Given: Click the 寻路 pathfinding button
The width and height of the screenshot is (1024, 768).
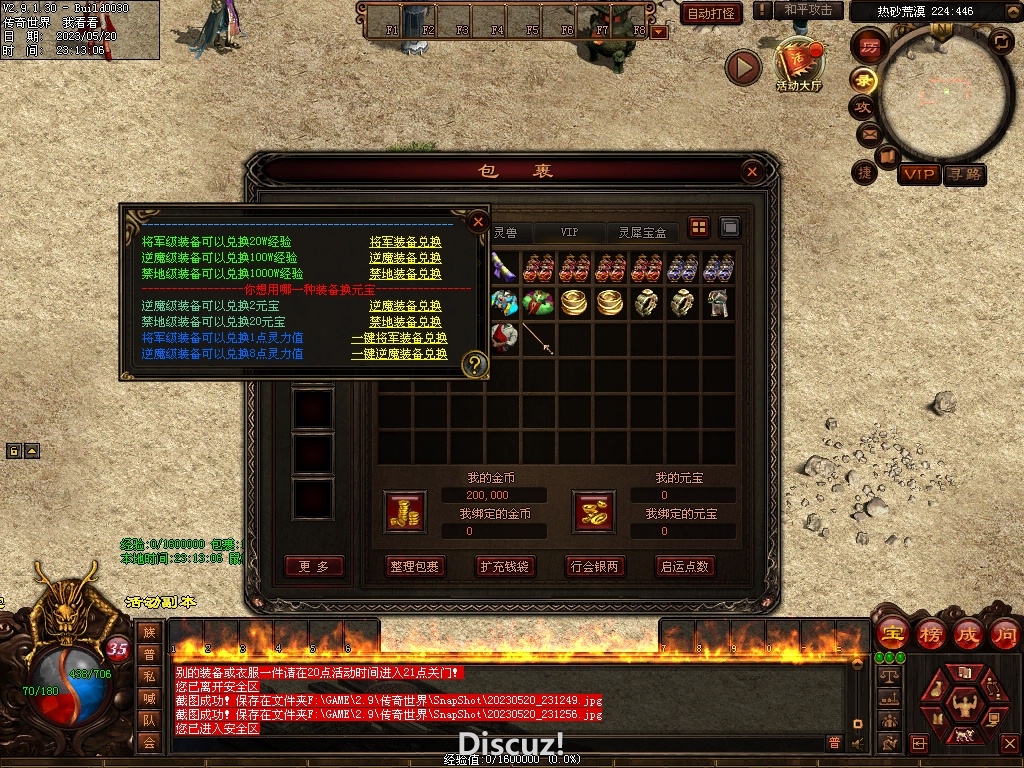Looking at the screenshot, I should click(x=964, y=174).
